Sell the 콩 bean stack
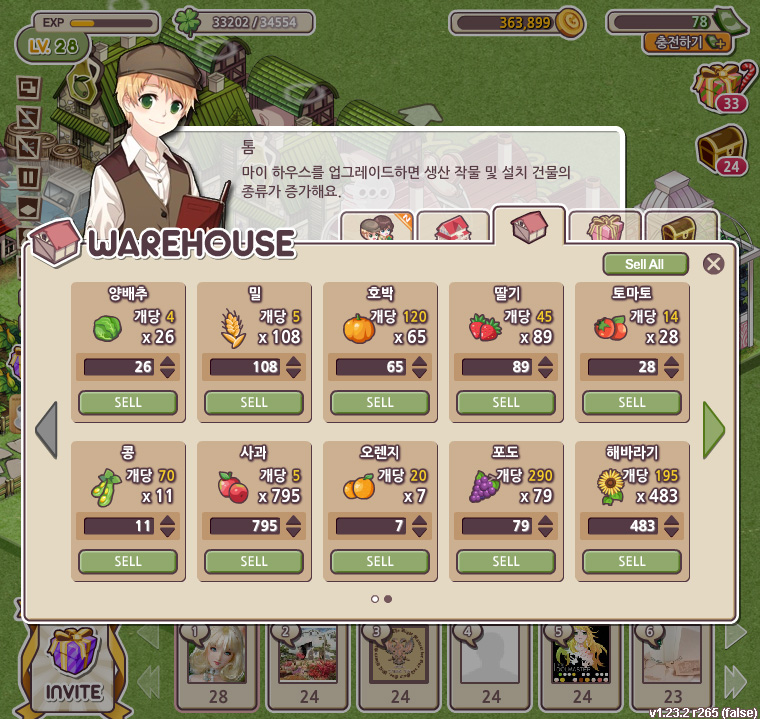Screen dimensions: 760x719 tap(128, 561)
